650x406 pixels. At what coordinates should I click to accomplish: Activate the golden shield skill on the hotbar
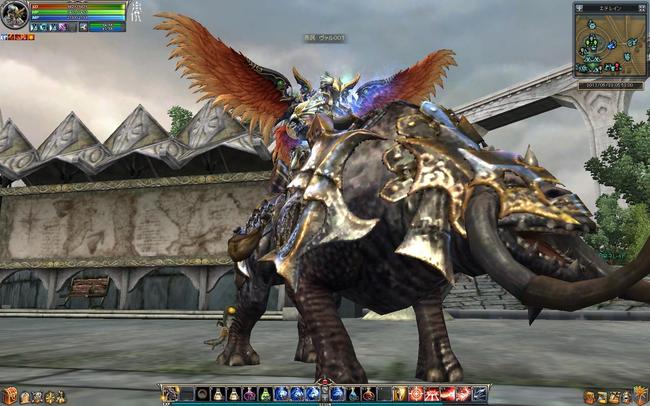click(x=400, y=394)
